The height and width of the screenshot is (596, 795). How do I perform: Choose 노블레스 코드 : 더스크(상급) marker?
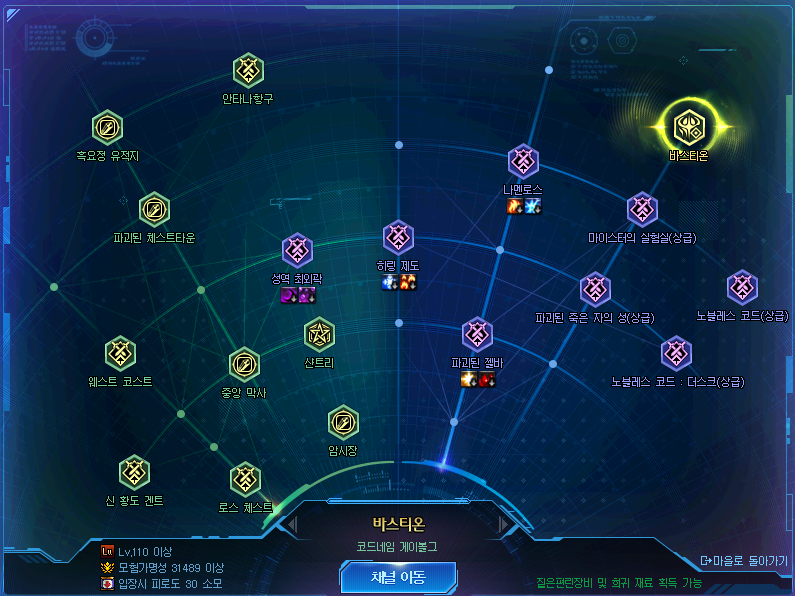point(677,353)
